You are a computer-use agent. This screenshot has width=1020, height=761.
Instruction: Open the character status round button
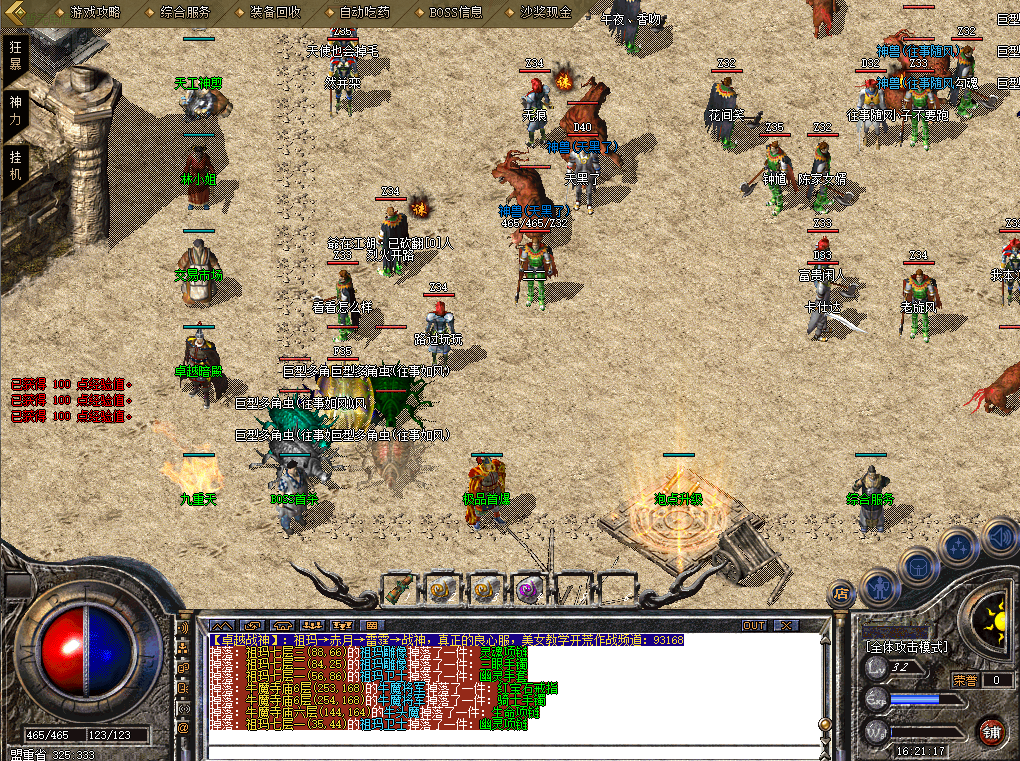pyautogui.click(x=878, y=589)
